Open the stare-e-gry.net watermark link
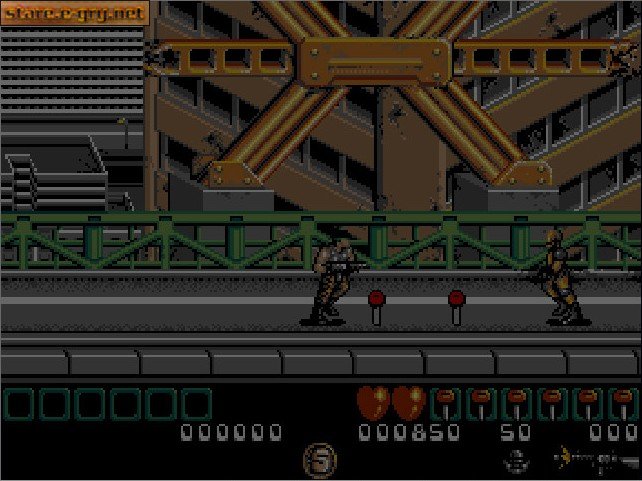The image size is (642, 481). [75, 13]
